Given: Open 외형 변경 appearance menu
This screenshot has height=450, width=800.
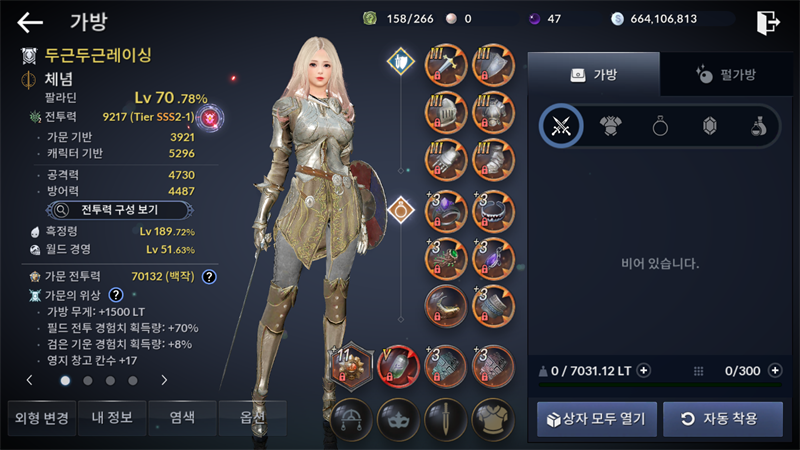Looking at the screenshot, I should point(39,417).
